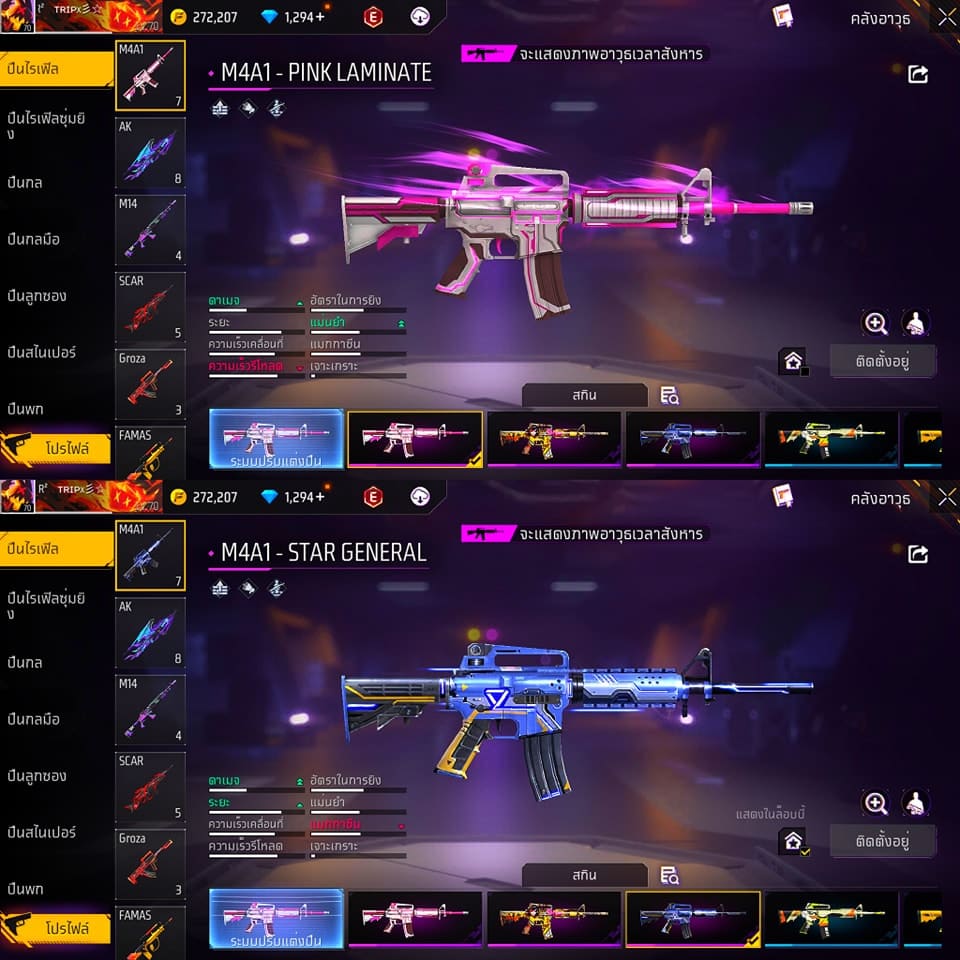Viewport: 960px width, 960px height.
Task: Pick the blue skin thumbnail on Pink Laminate screen
Action: point(692,438)
